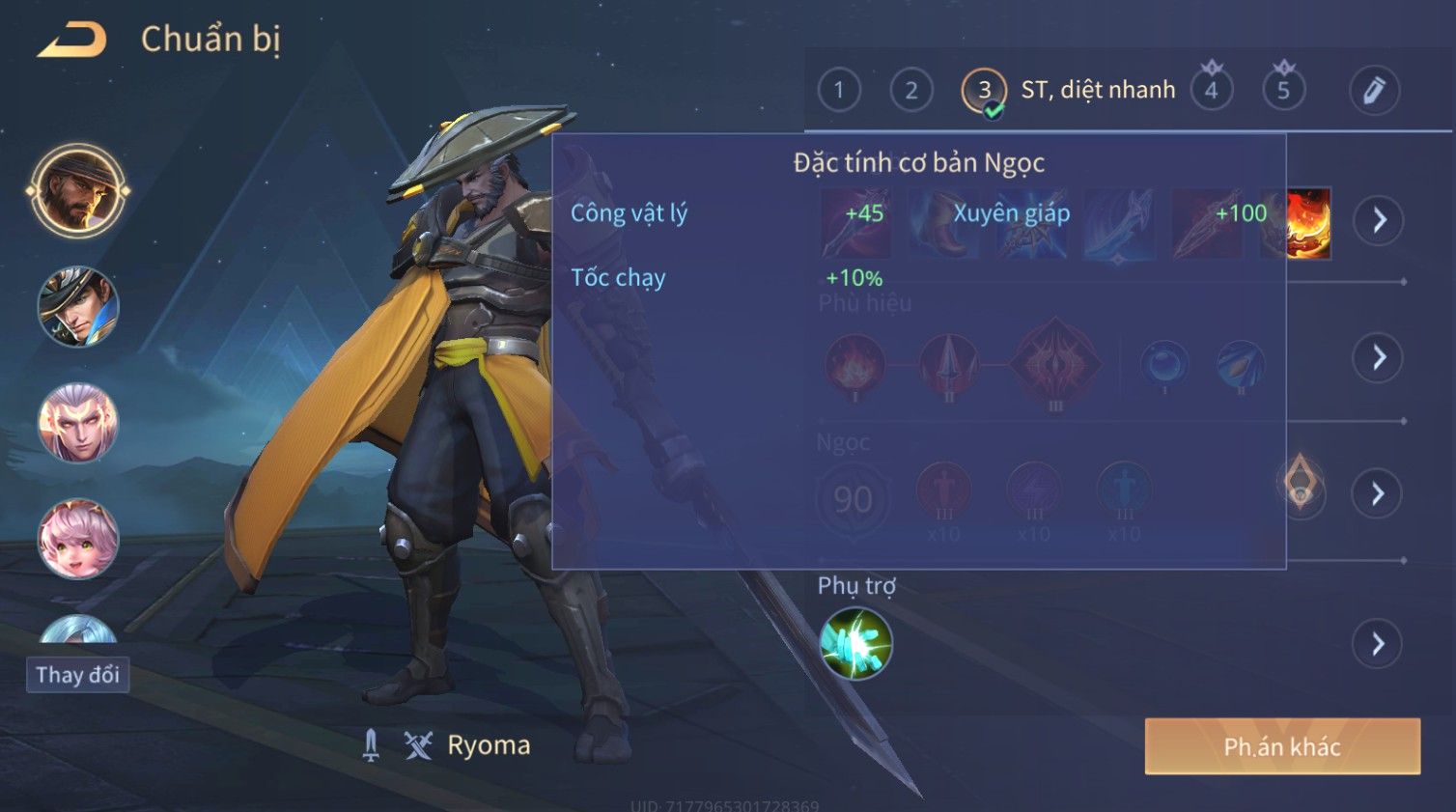This screenshot has width=1456, height=812.
Task: Expand the Phụ trợ row arrow
Action: click(x=1378, y=643)
